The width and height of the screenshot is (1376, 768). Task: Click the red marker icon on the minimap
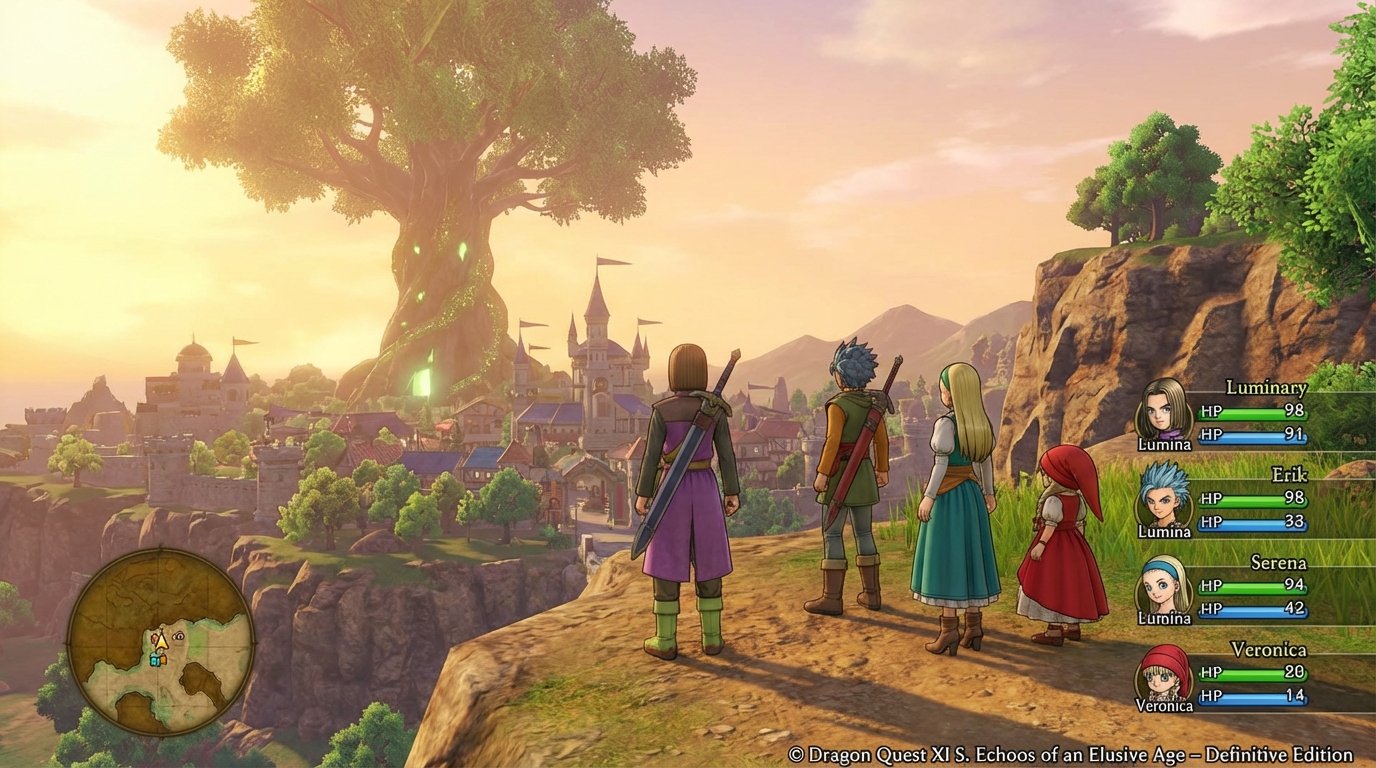point(154,638)
